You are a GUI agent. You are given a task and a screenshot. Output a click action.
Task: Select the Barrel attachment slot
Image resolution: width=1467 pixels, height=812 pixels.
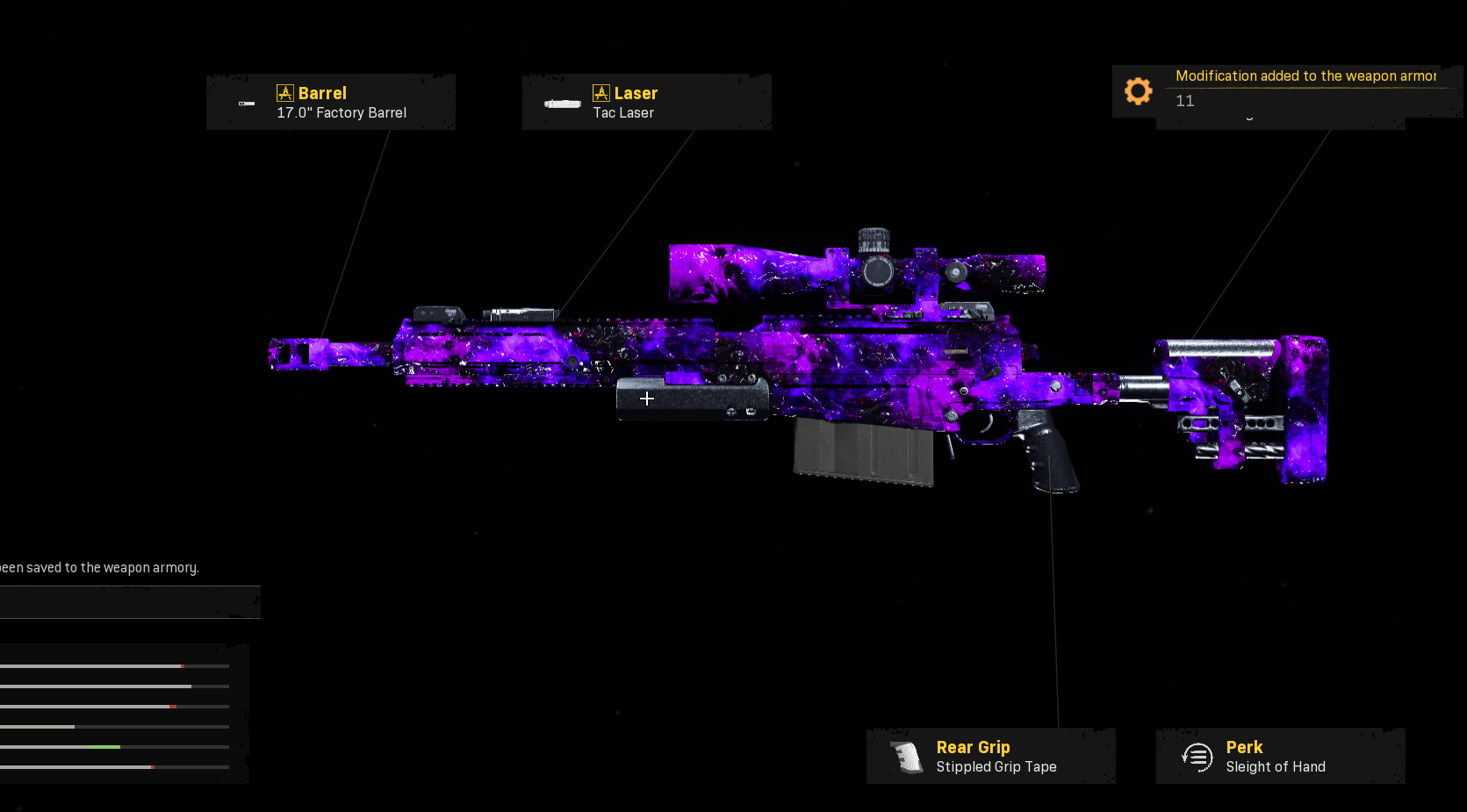click(331, 103)
